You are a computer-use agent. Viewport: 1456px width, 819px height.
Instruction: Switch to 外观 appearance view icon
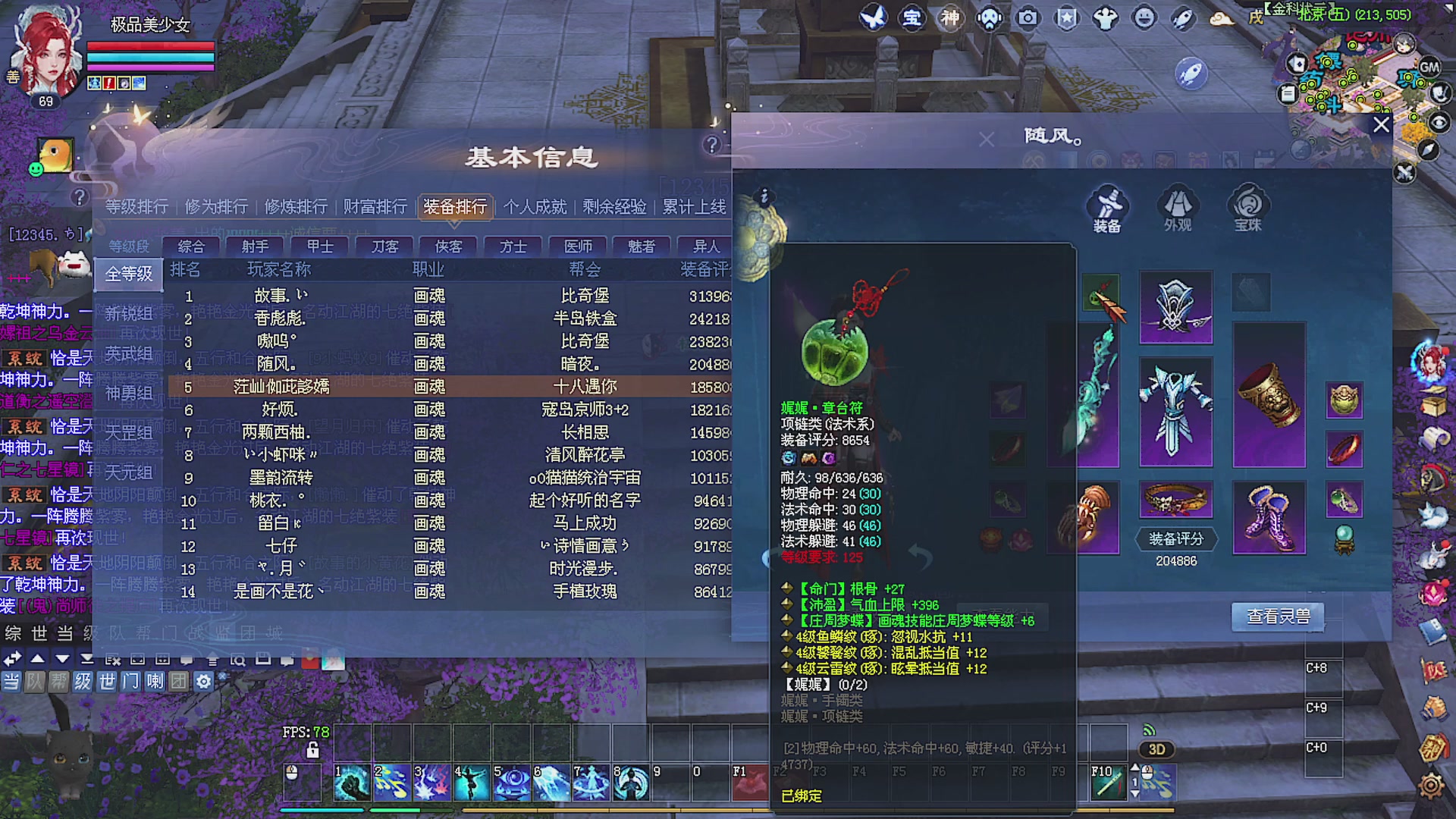(1176, 206)
